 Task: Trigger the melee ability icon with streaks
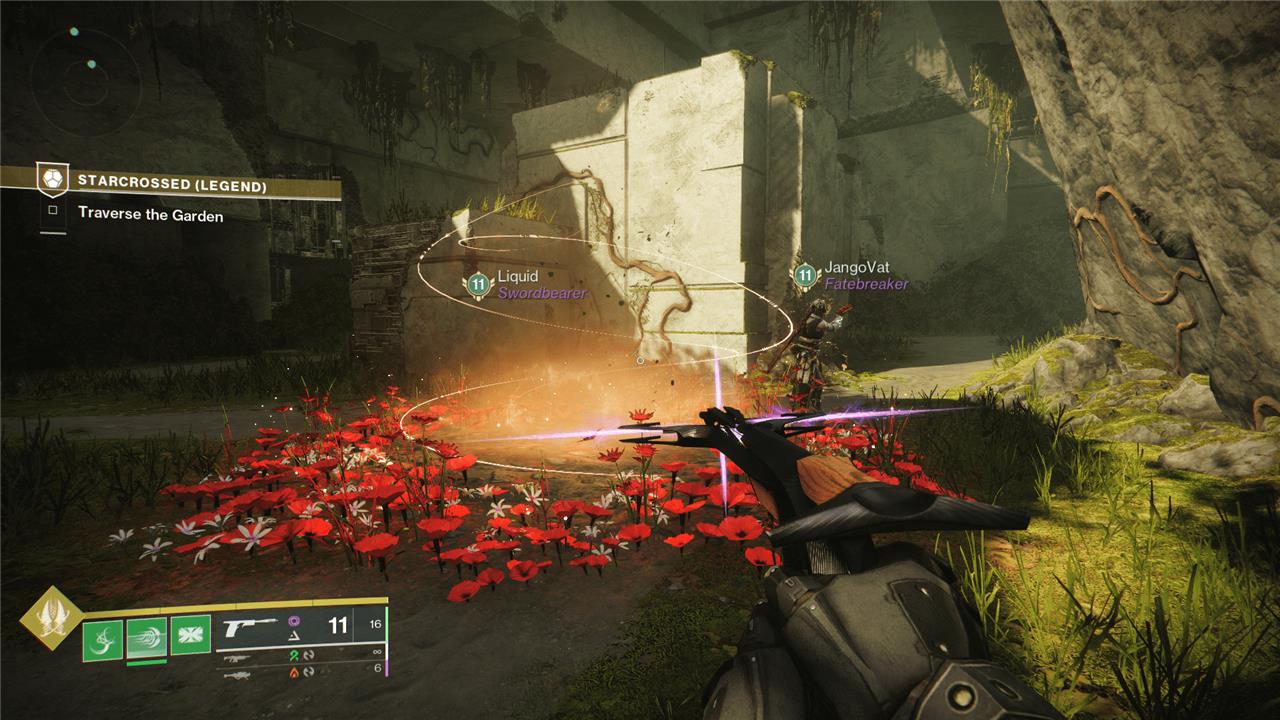tap(146, 636)
